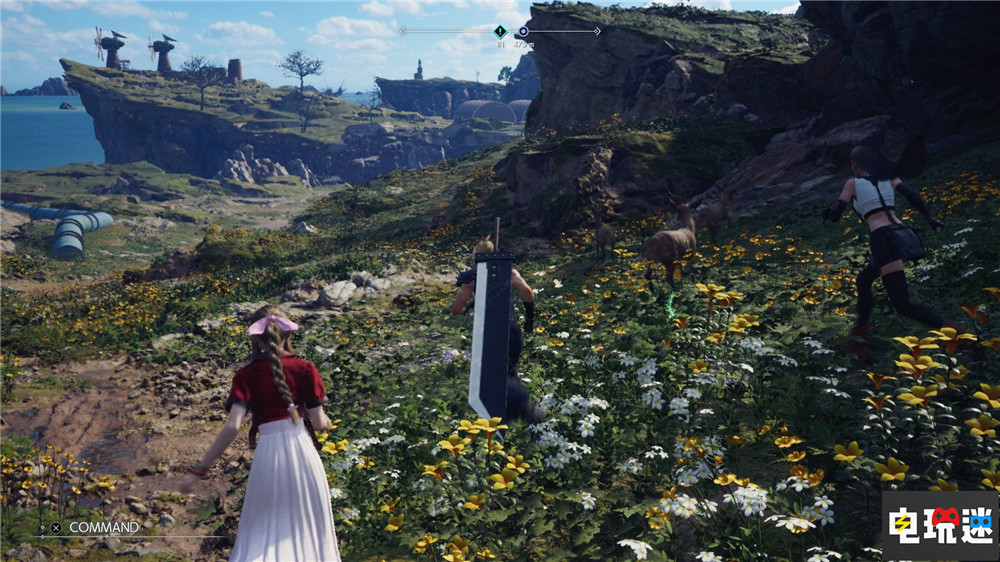The height and width of the screenshot is (562, 1000).
Task: Click the watermark logo in the corner
Action: tap(939, 525)
